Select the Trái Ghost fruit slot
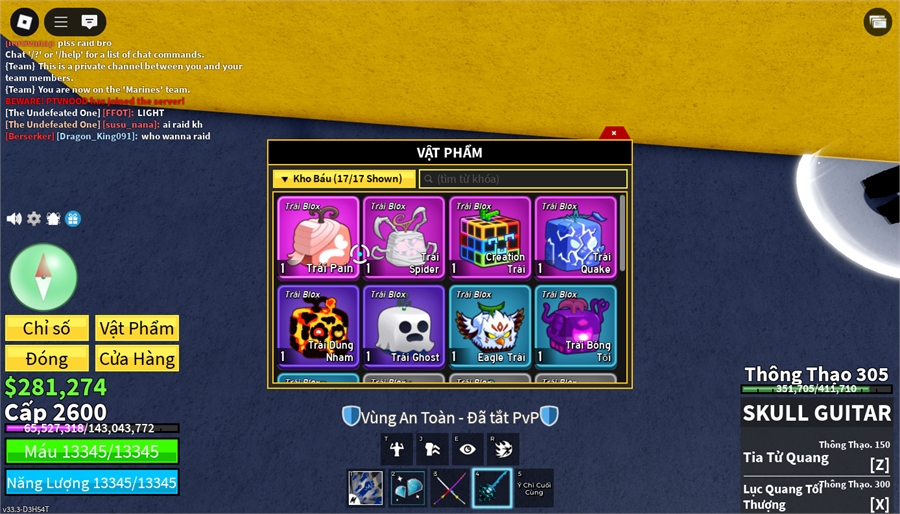Image resolution: width=900 pixels, height=514 pixels. 404,325
